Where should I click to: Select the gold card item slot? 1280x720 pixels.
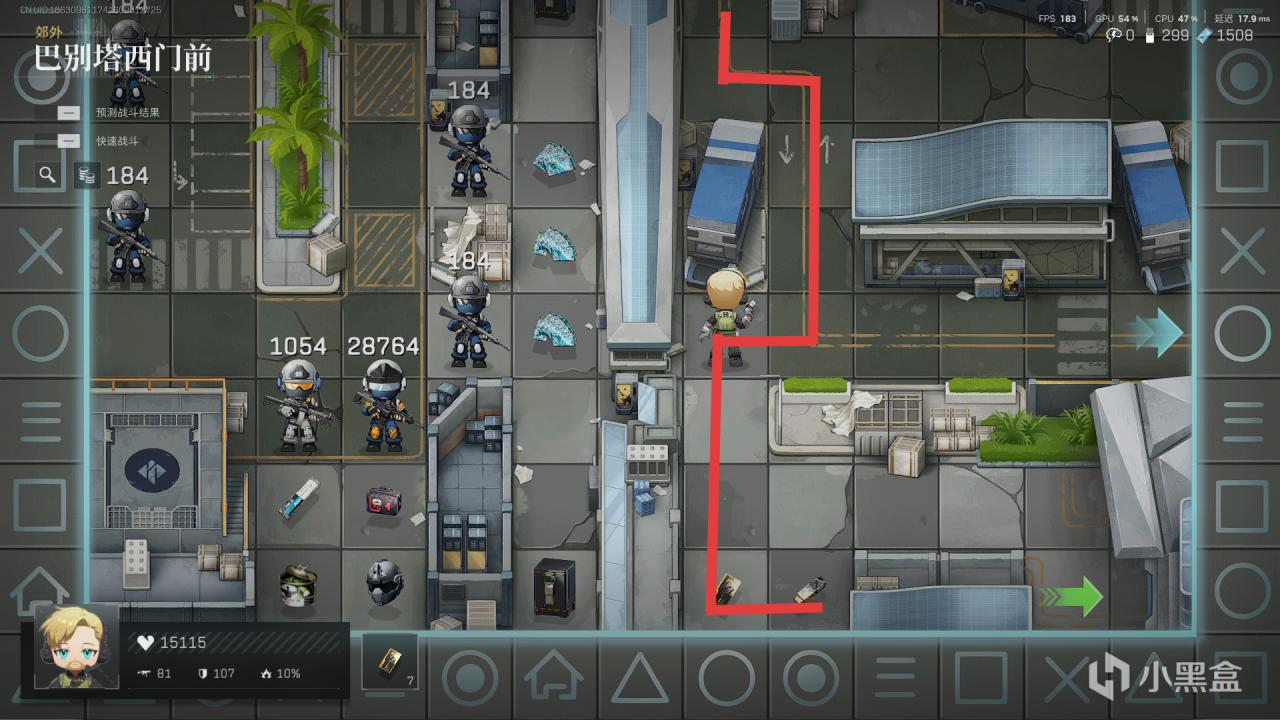click(x=390, y=661)
